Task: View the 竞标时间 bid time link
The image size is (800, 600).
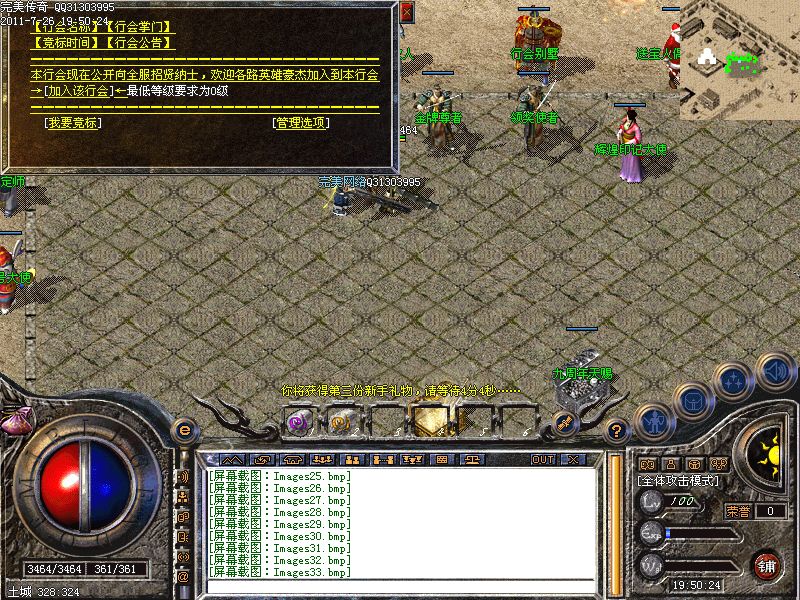Action: tap(65, 43)
